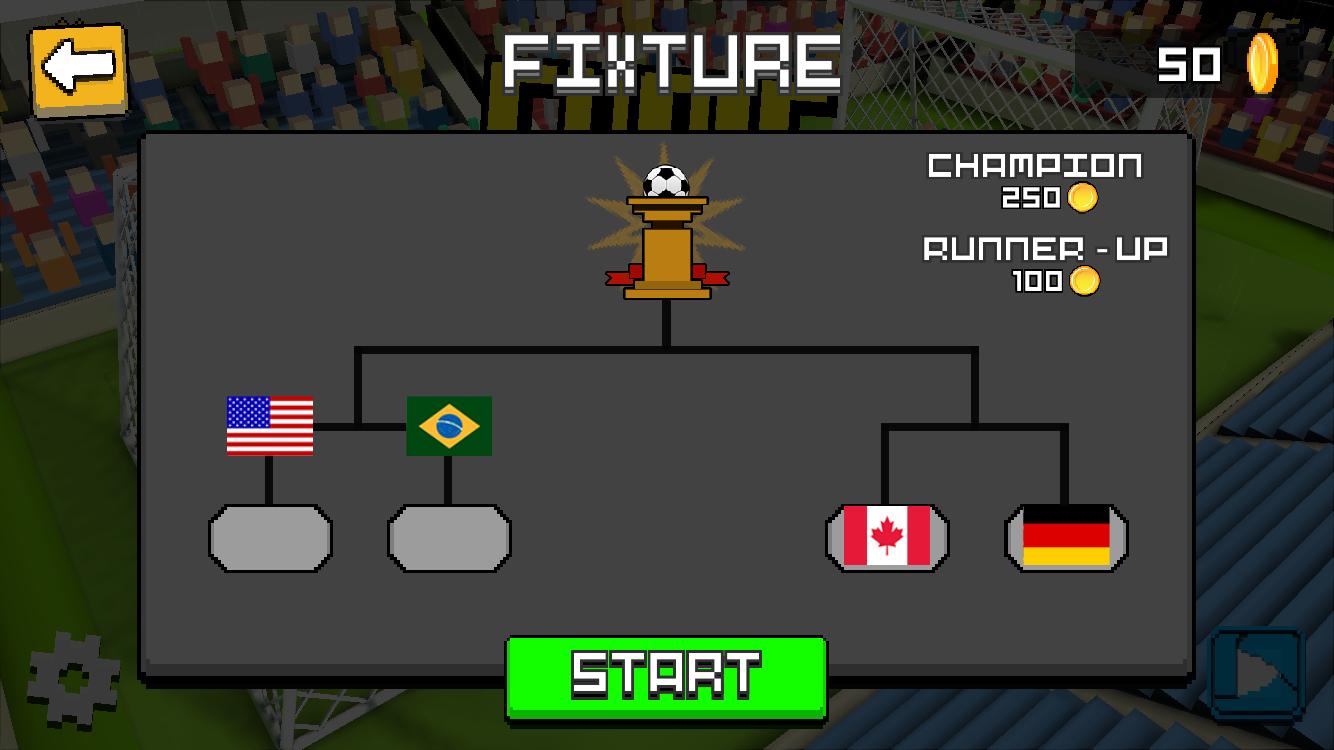Click the empty slot below the USA flag
This screenshot has width=1334, height=750.
point(268,538)
